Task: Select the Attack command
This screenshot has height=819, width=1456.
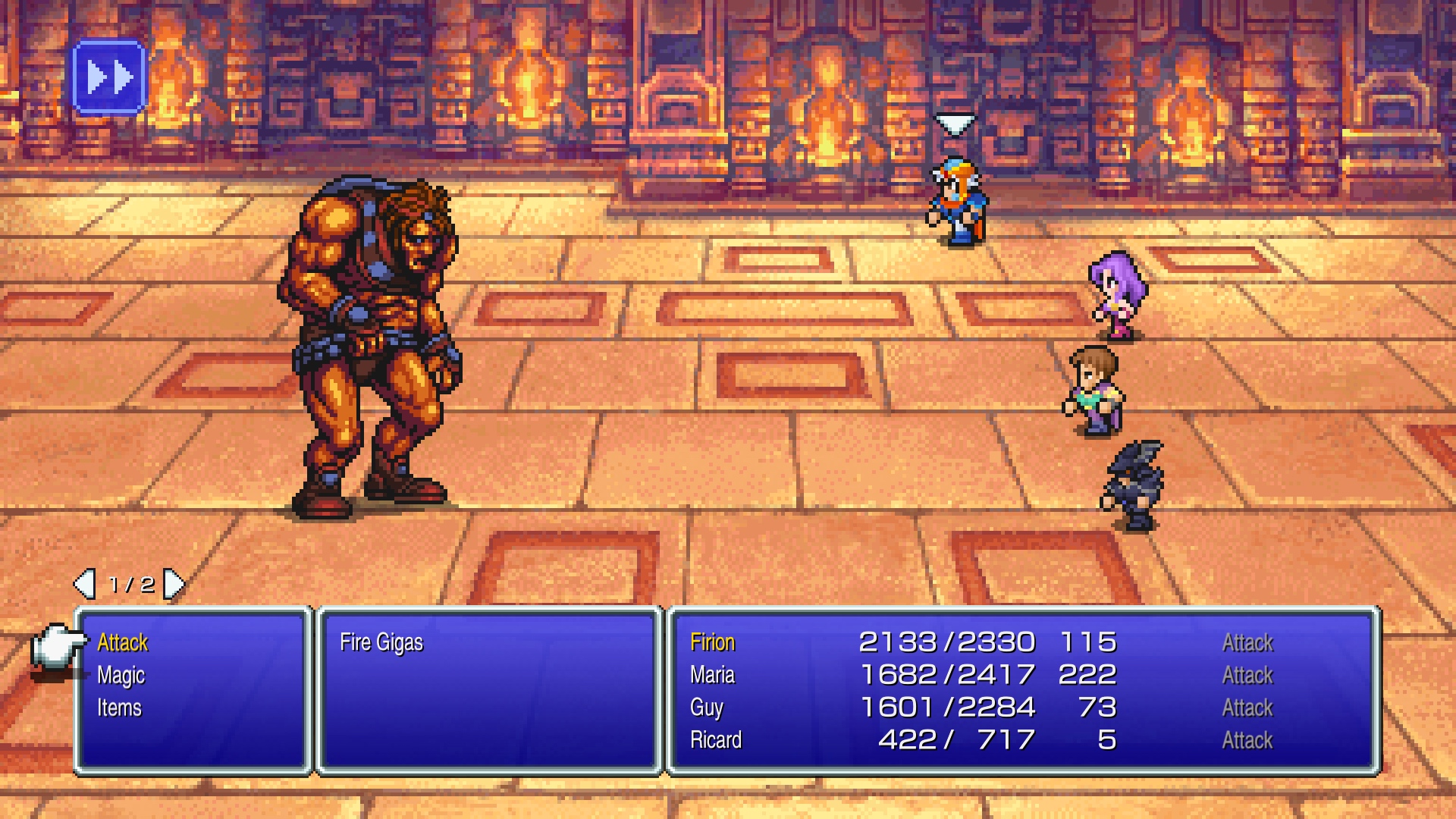Action: point(123,643)
